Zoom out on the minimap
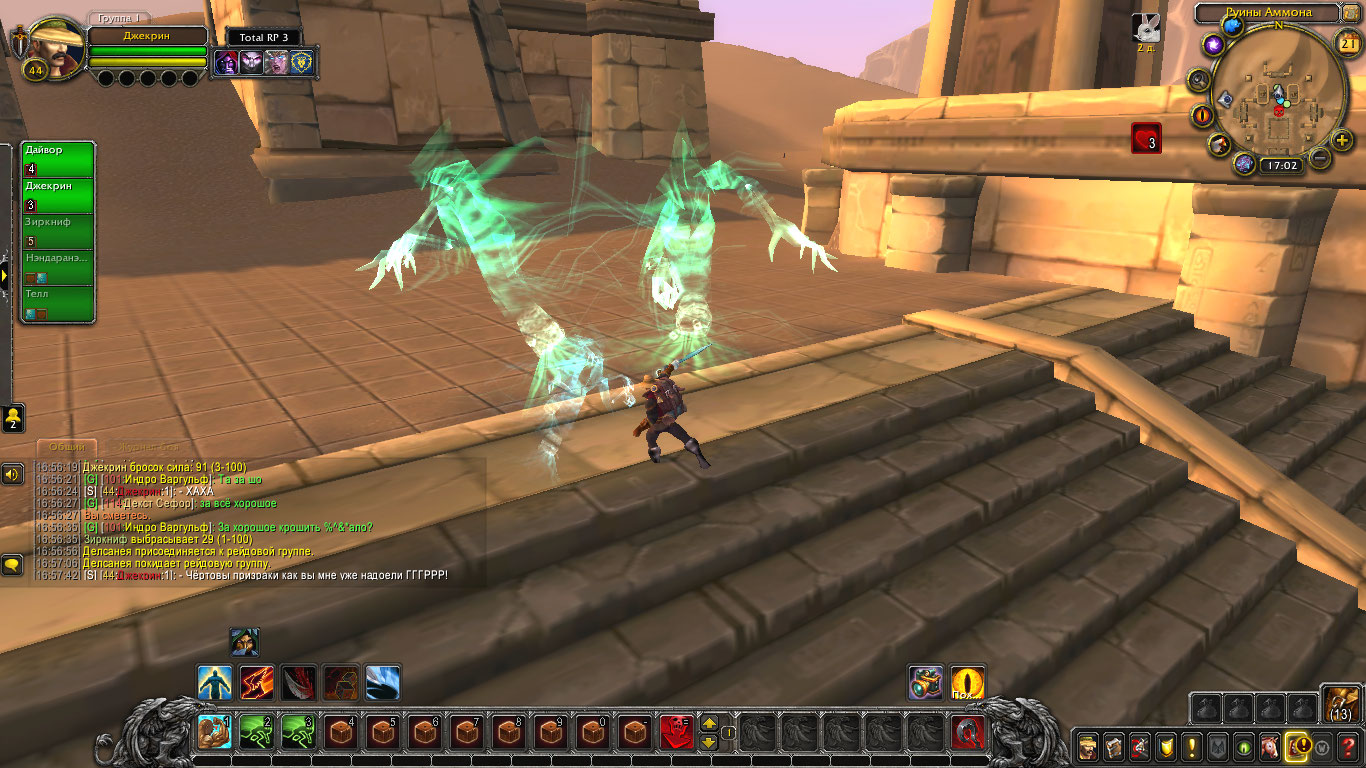 [1320, 158]
